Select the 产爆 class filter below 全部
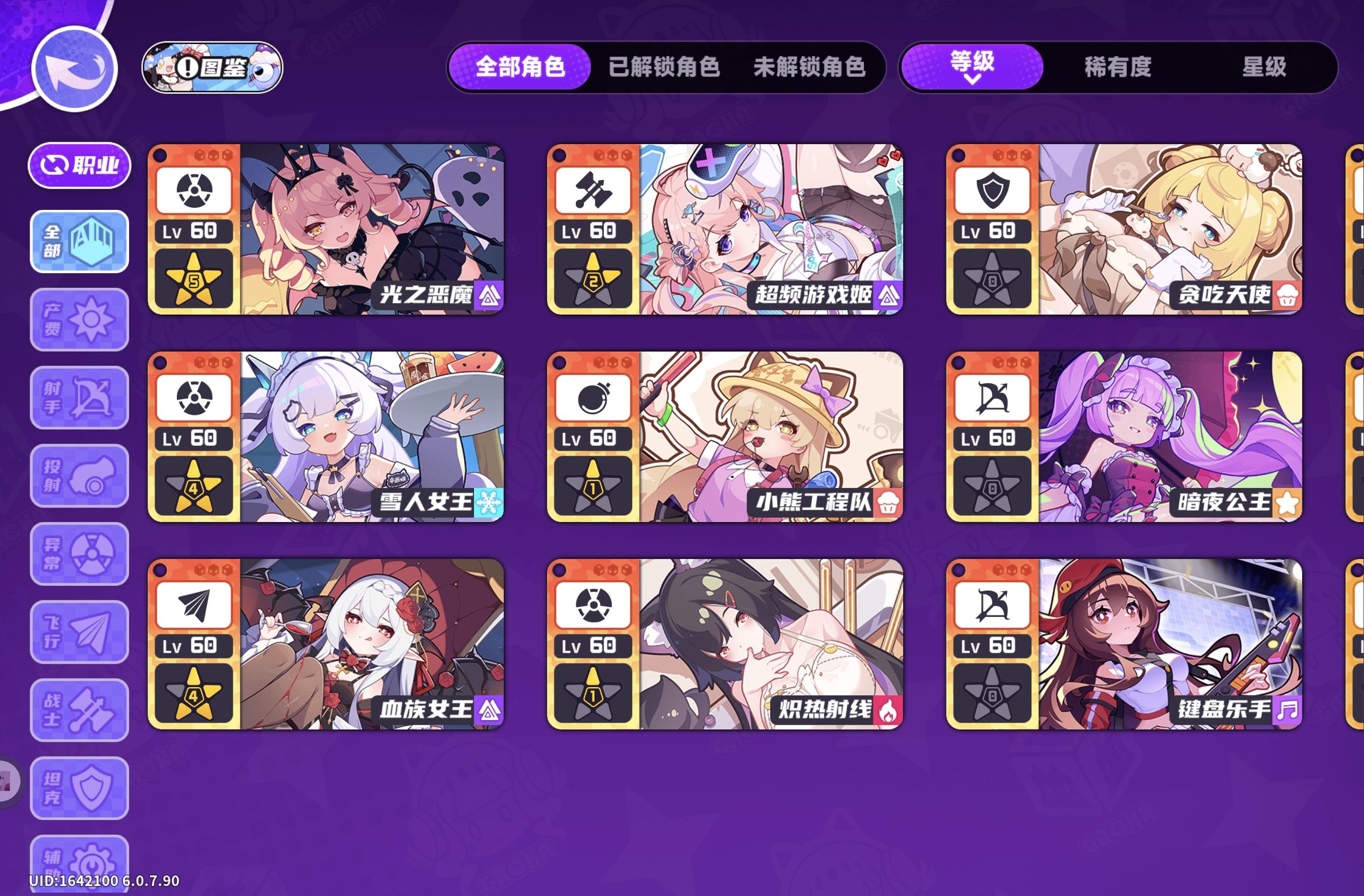This screenshot has height=896, width=1364. pyautogui.click(x=79, y=319)
